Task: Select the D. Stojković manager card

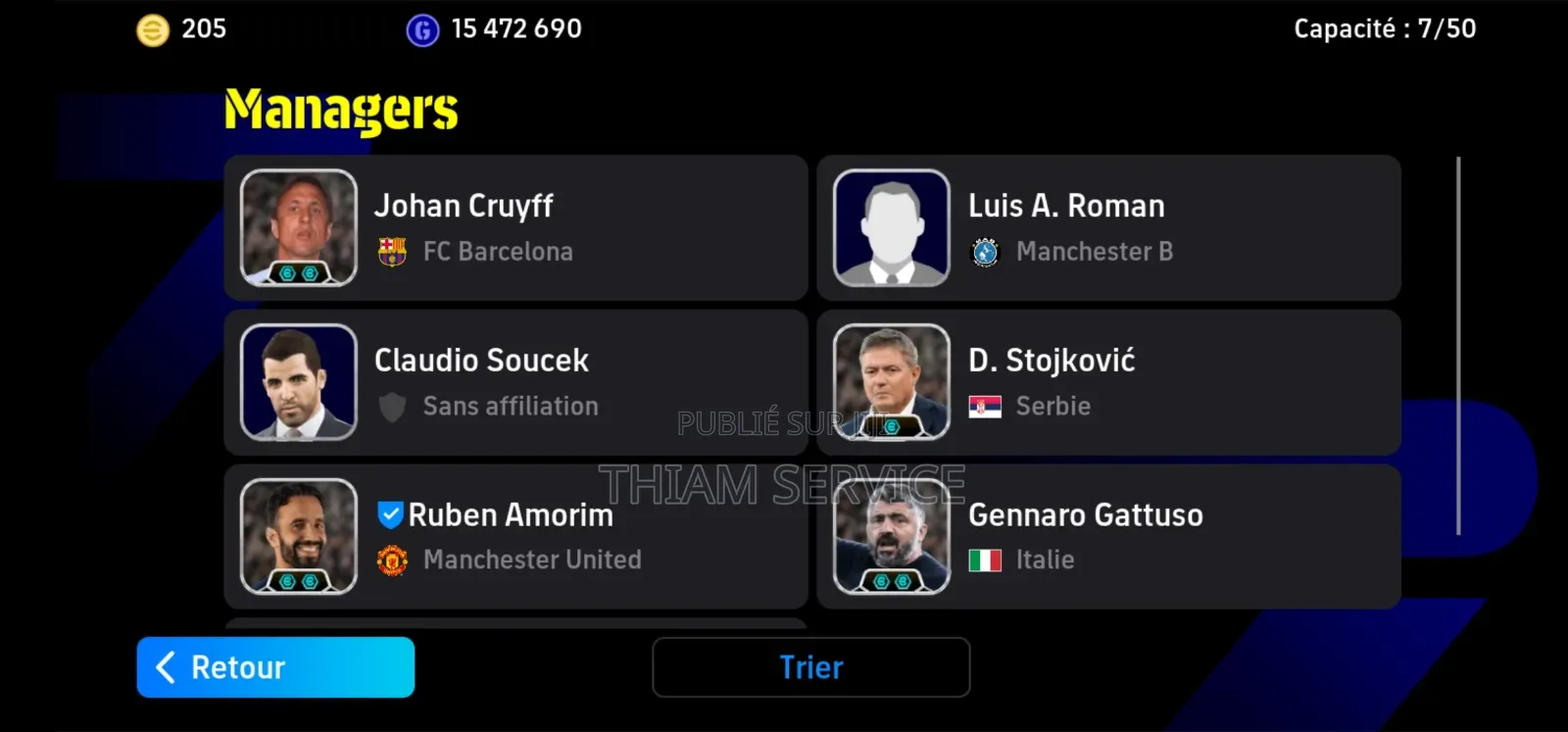Action: [1108, 382]
